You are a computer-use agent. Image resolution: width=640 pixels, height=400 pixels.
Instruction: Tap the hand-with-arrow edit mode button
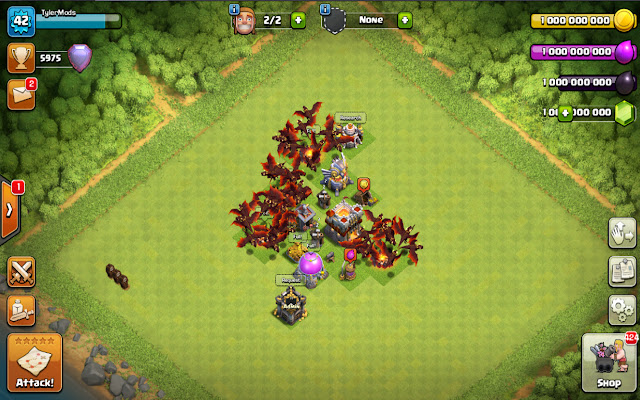pyautogui.click(x=622, y=233)
